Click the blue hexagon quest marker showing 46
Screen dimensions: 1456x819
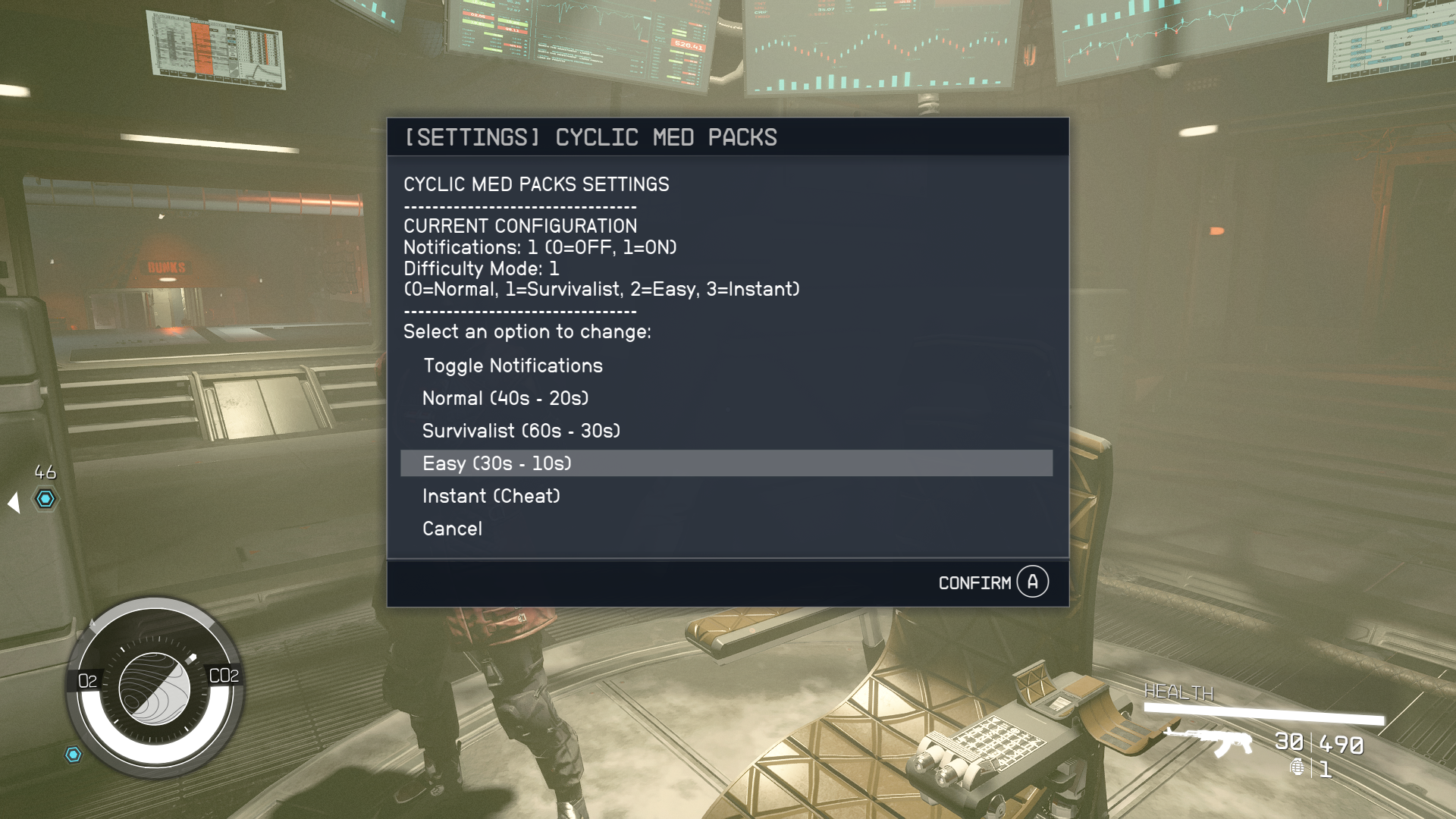[x=45, y=498]
